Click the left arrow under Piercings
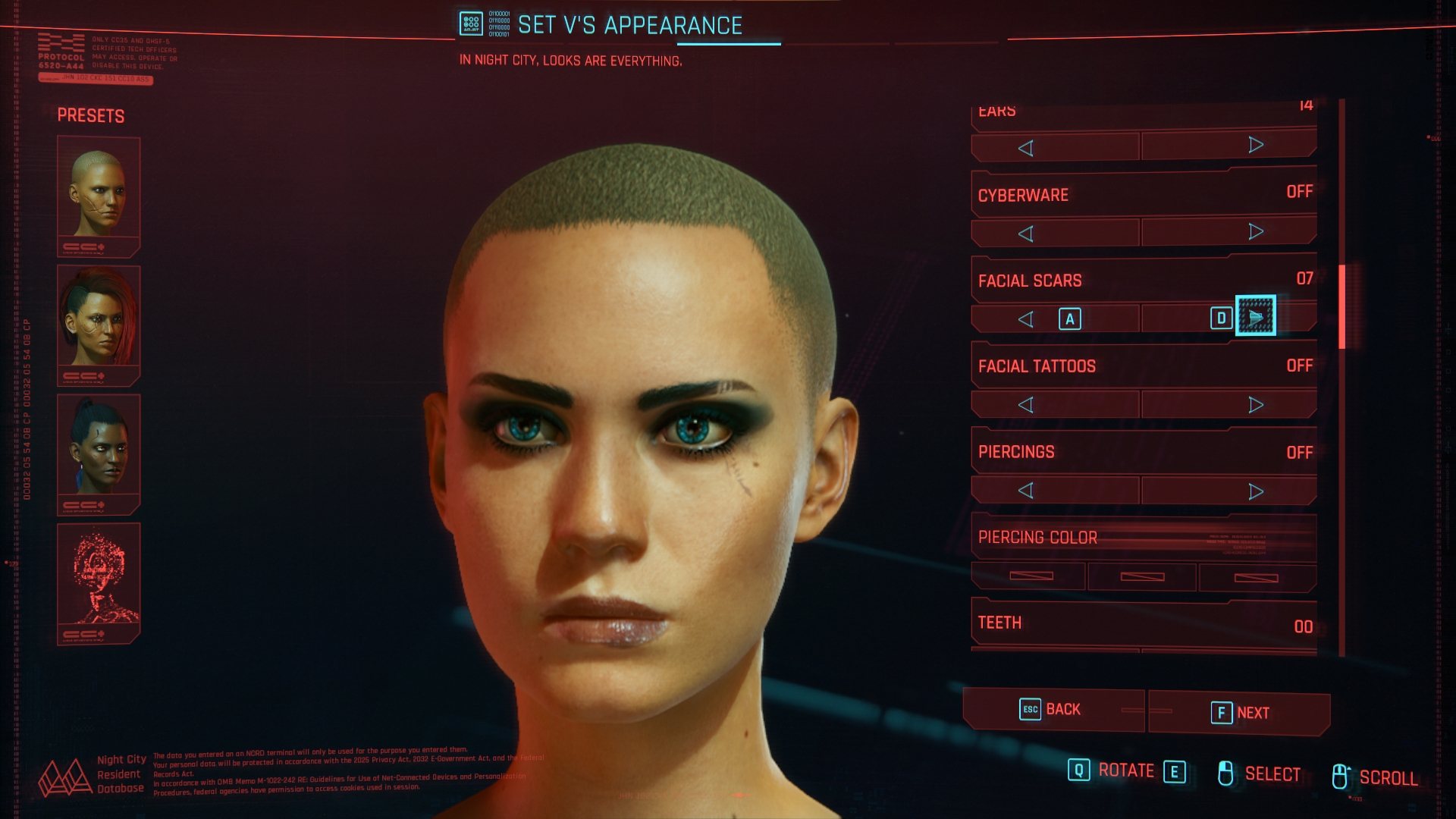Image resolution: width=1456 pixels, height=819 pixels. pyautogui.click(x=1028, y=490)
